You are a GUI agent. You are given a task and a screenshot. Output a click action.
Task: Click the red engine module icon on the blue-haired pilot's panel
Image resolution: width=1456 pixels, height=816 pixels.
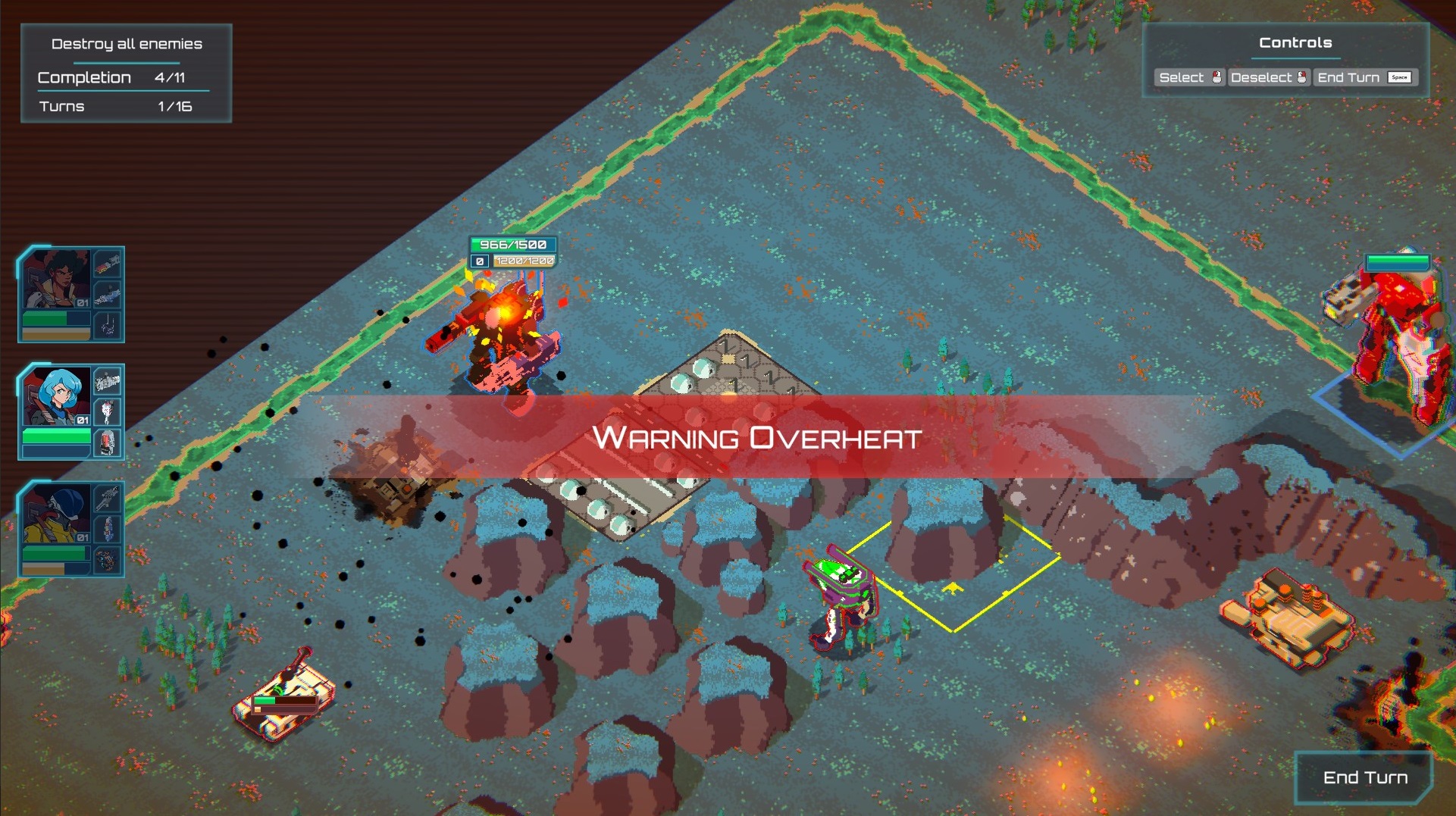[108, 442]
